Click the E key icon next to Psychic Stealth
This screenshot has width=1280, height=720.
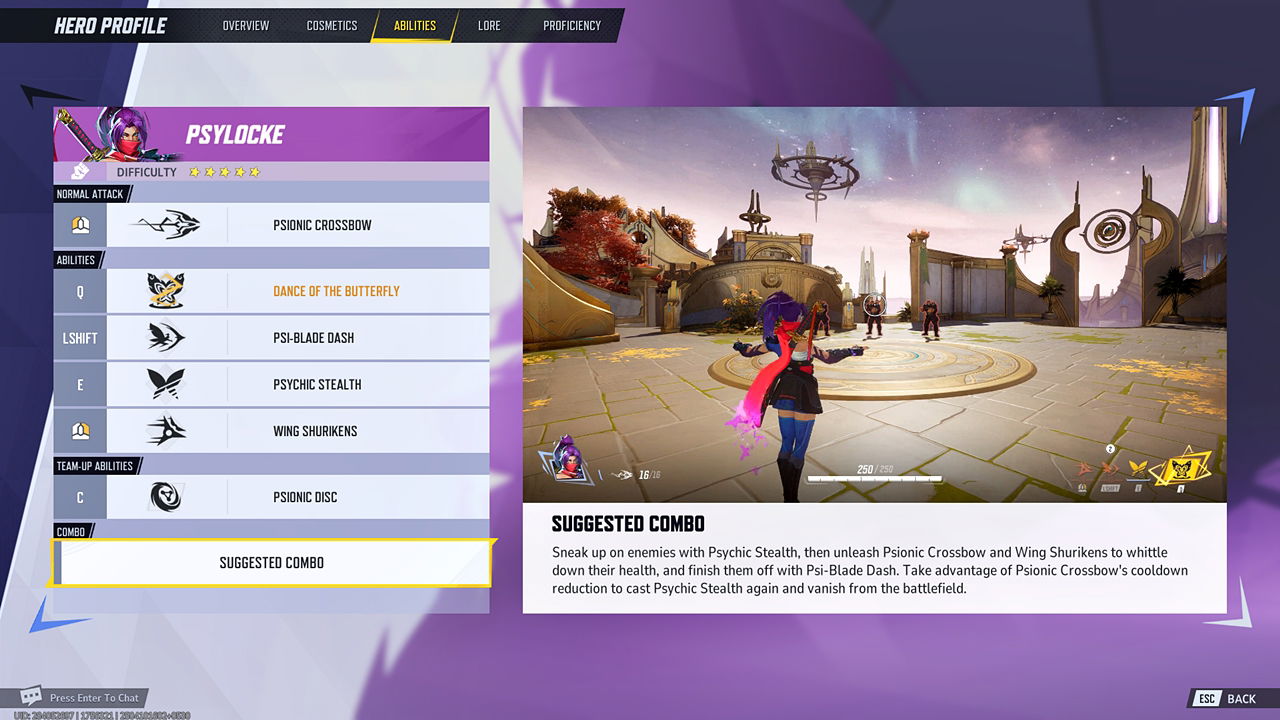pos(80,384)
